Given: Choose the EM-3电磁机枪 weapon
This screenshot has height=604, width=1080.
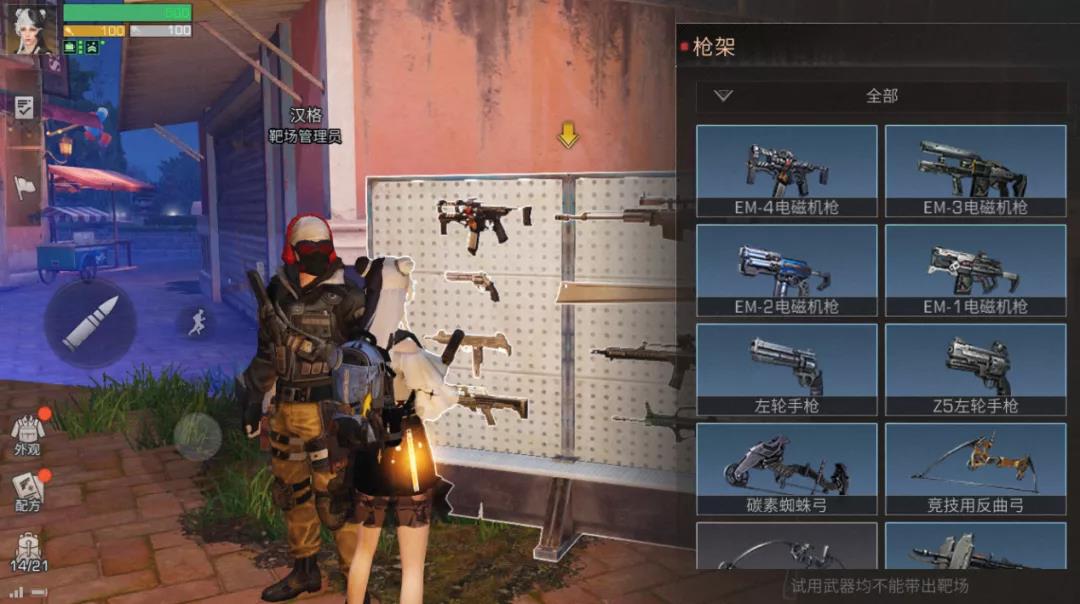Looking at the screenshot, I should click(x=975, y=170).
